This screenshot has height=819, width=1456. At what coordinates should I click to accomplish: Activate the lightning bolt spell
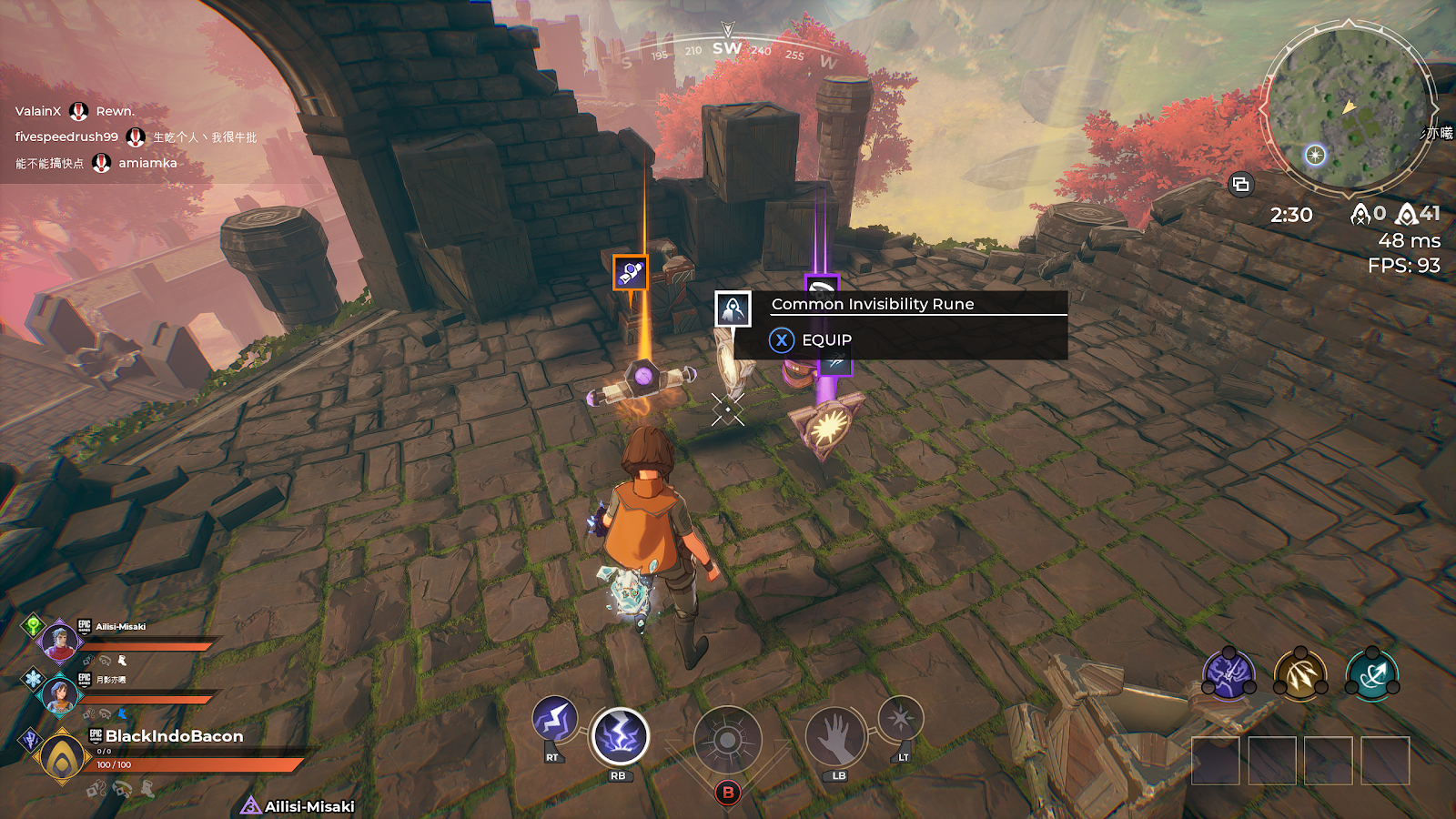(554, 721)
